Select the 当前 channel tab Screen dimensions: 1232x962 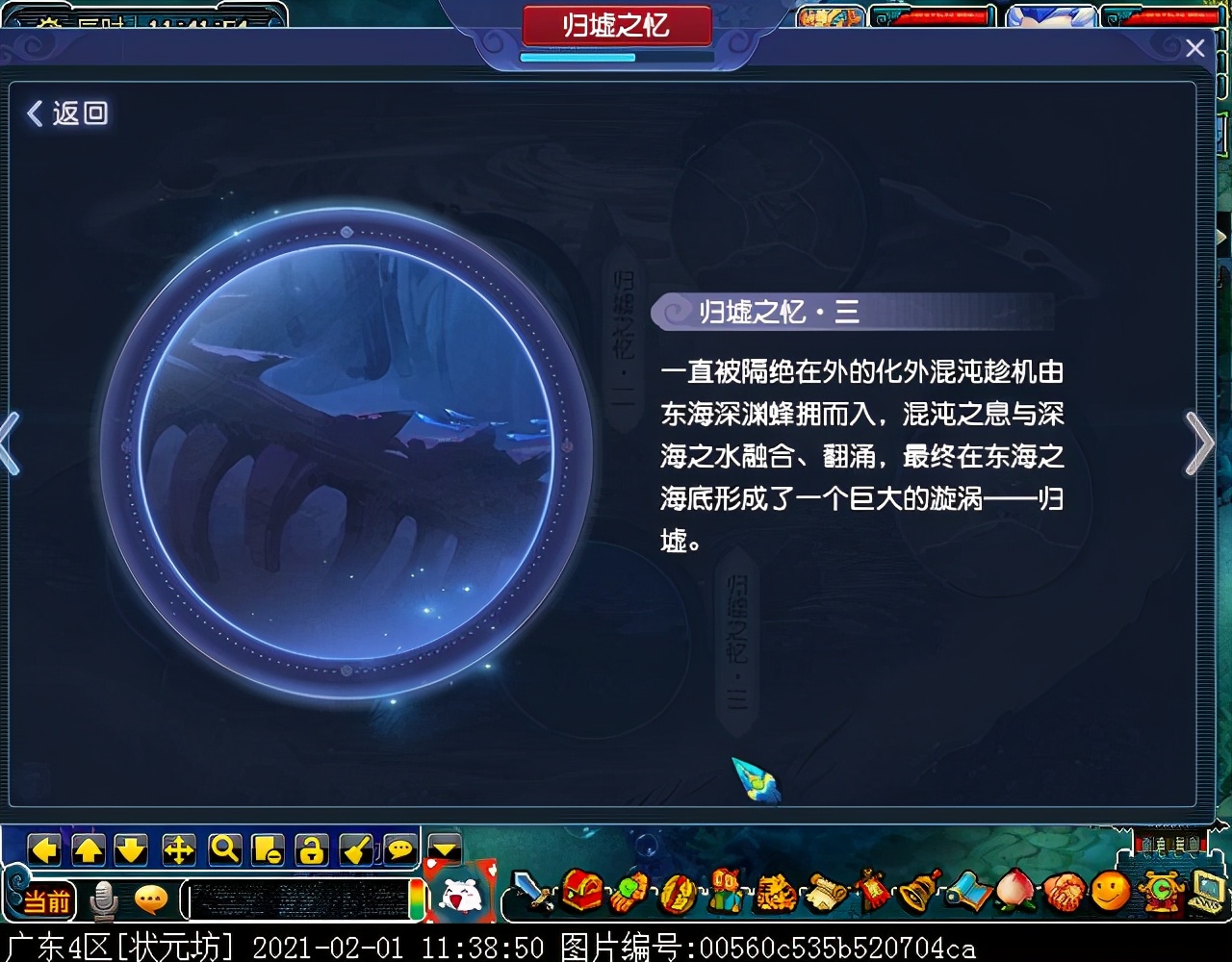[50, 899]
